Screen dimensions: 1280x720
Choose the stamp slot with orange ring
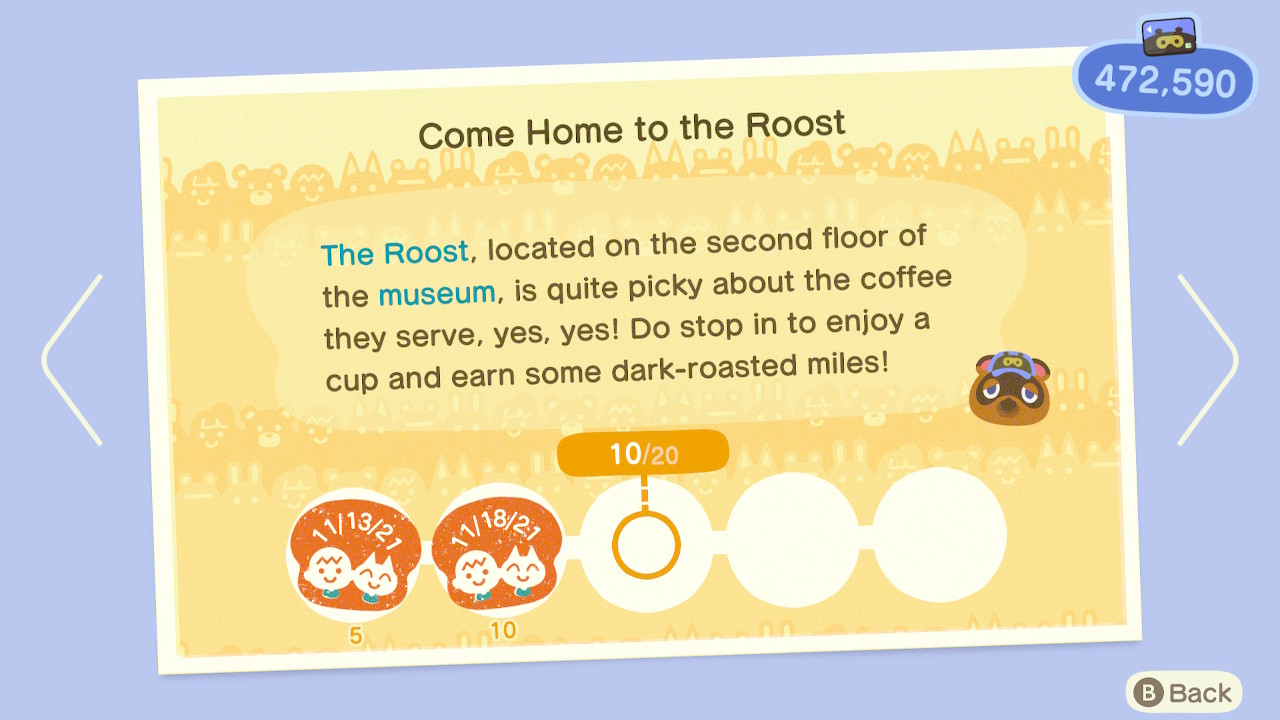[646, 545]
